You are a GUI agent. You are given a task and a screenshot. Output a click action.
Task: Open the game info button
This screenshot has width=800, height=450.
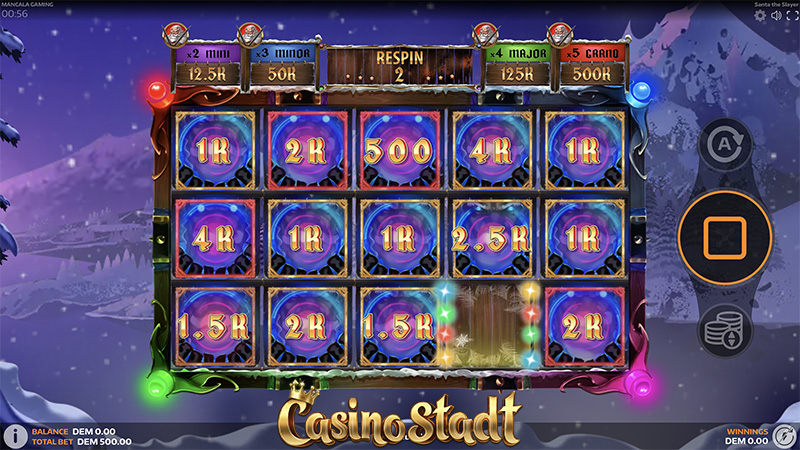tap(15, 436)
